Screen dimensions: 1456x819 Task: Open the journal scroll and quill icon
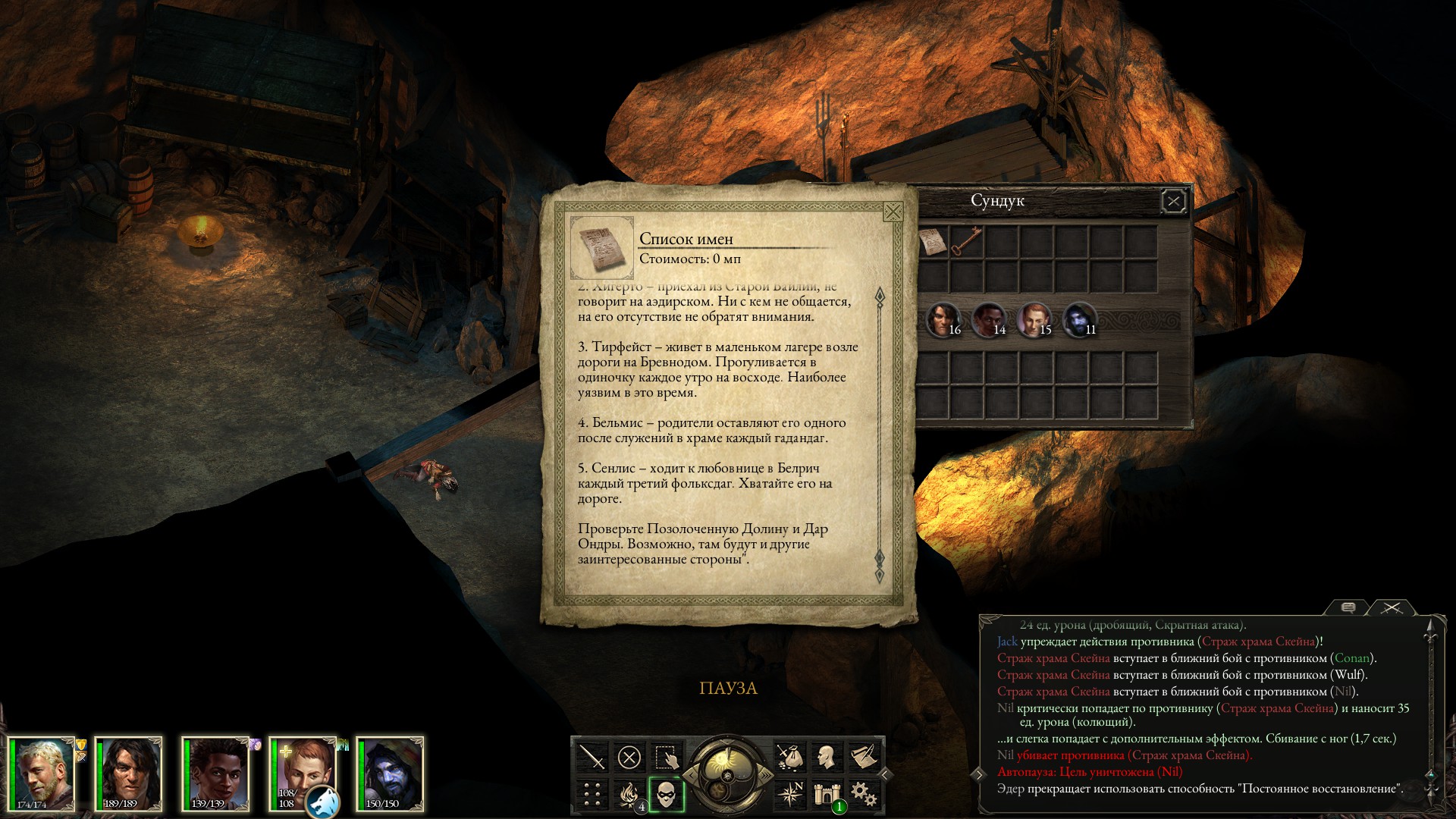click(x=864, y=757)
